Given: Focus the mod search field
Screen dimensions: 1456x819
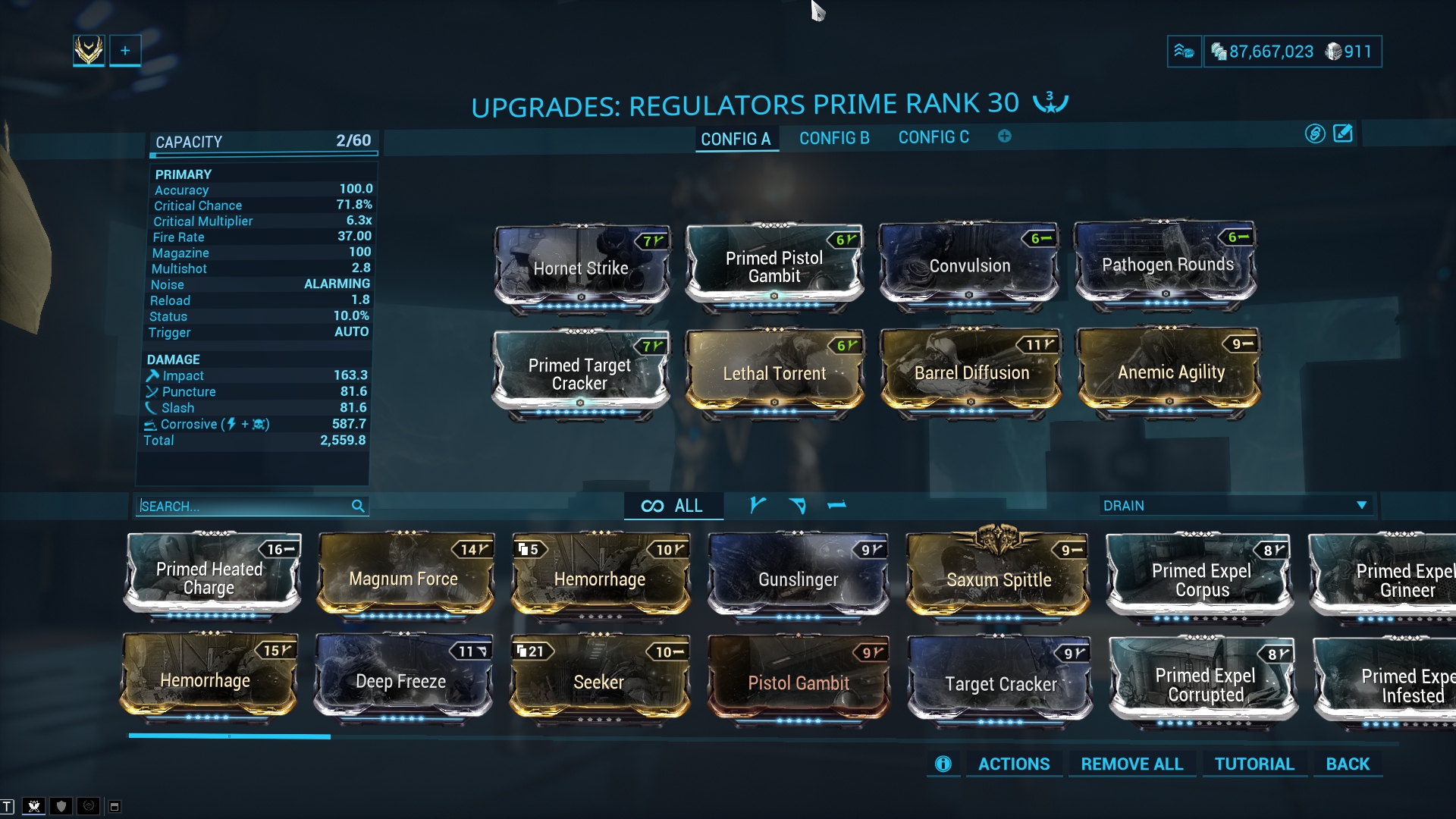Looking at the screenshot, I should click(244, 506).
